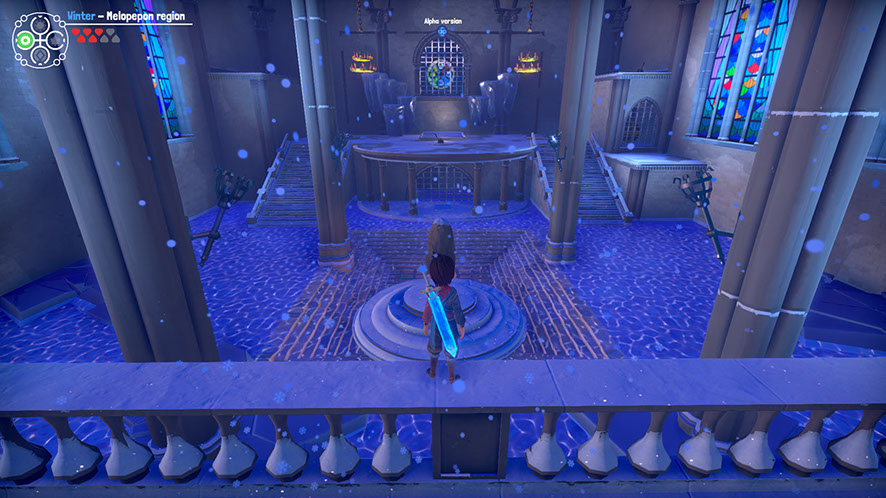Screen dimensions: 886x498
Task: Pick the right slot of the season wheel
Action: (56, 39)
